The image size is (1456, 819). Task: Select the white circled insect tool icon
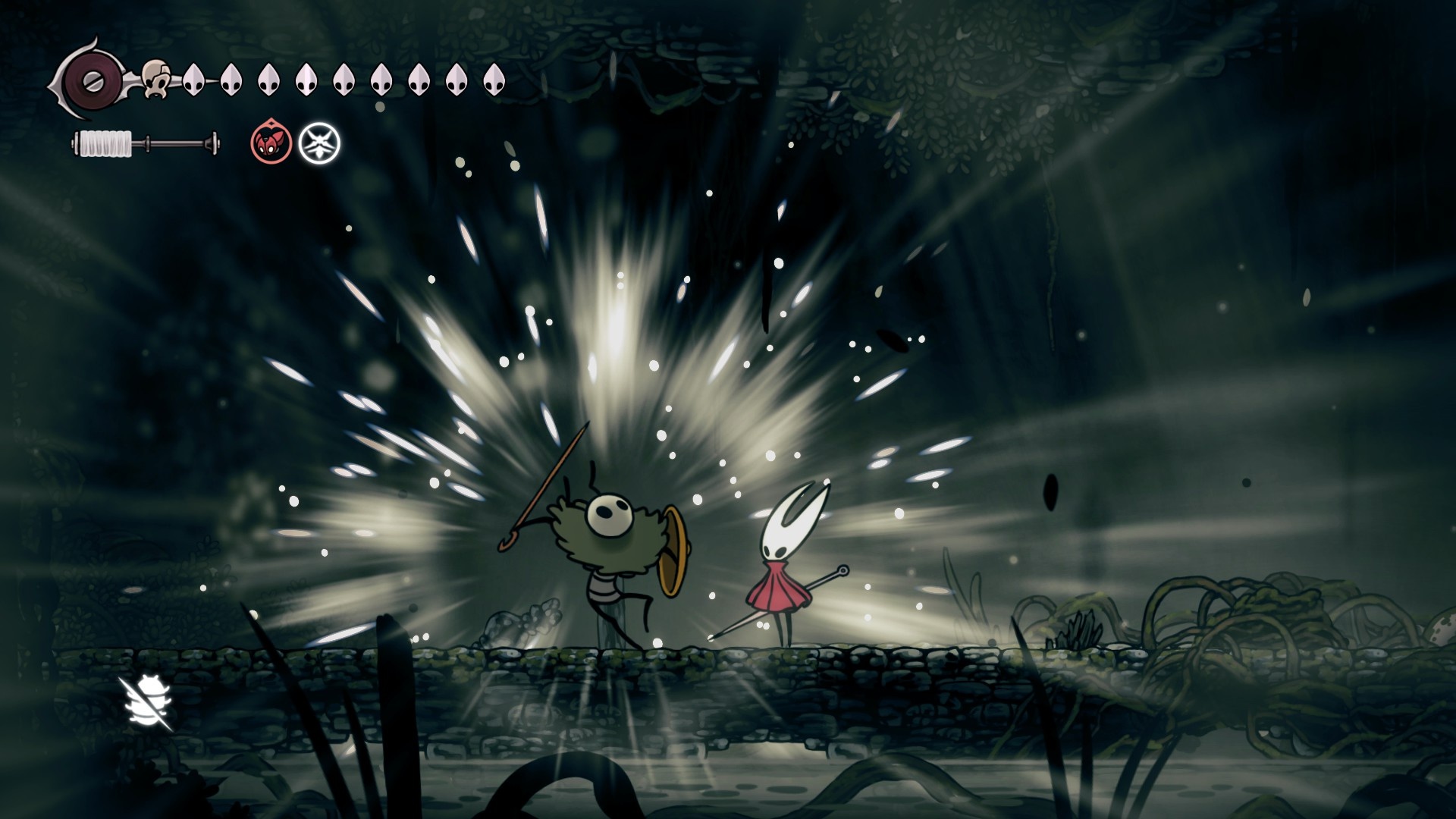(319, 143)
